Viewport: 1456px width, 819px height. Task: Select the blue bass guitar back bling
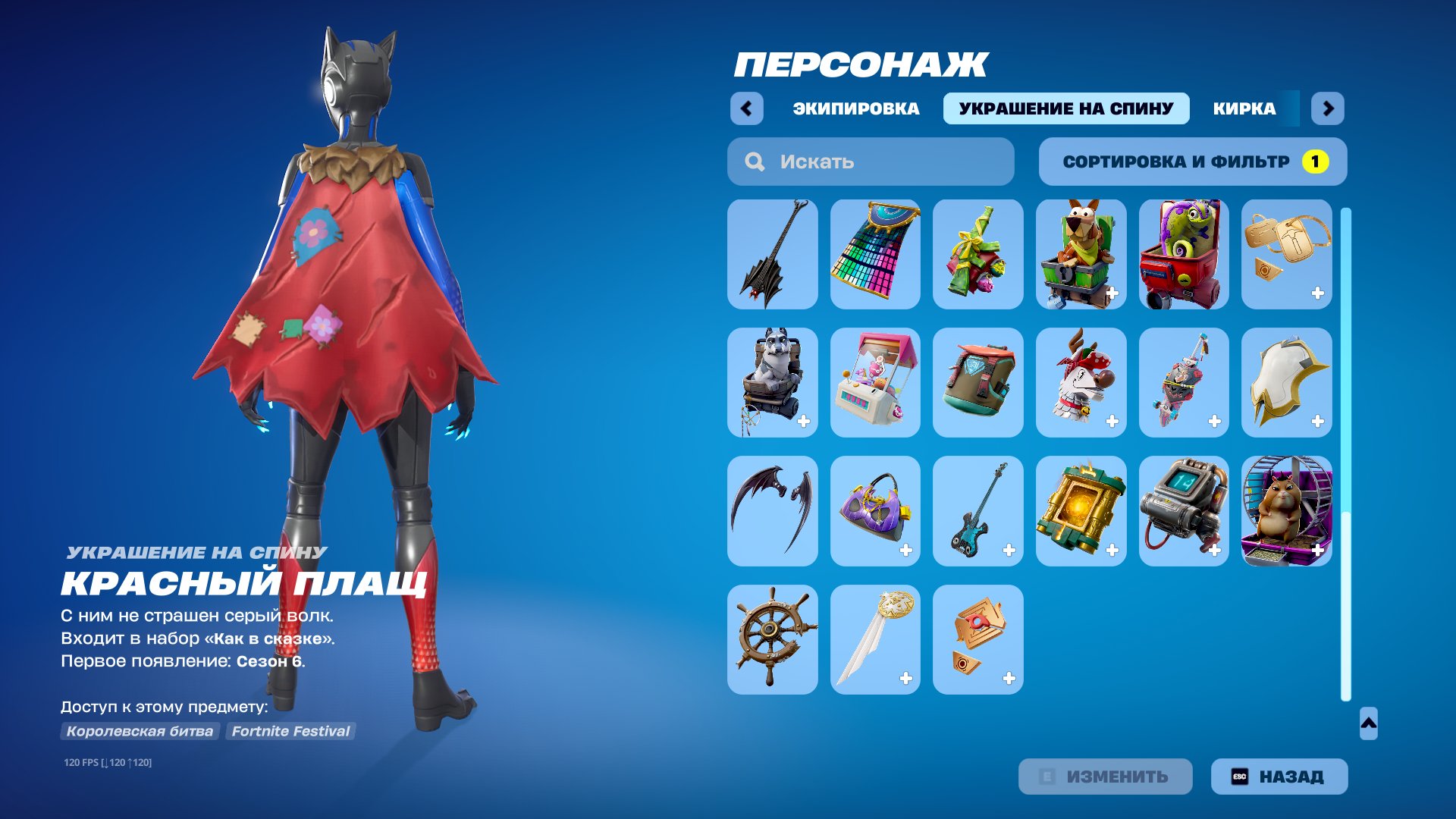pyautogui.click(x=978, y=510)
